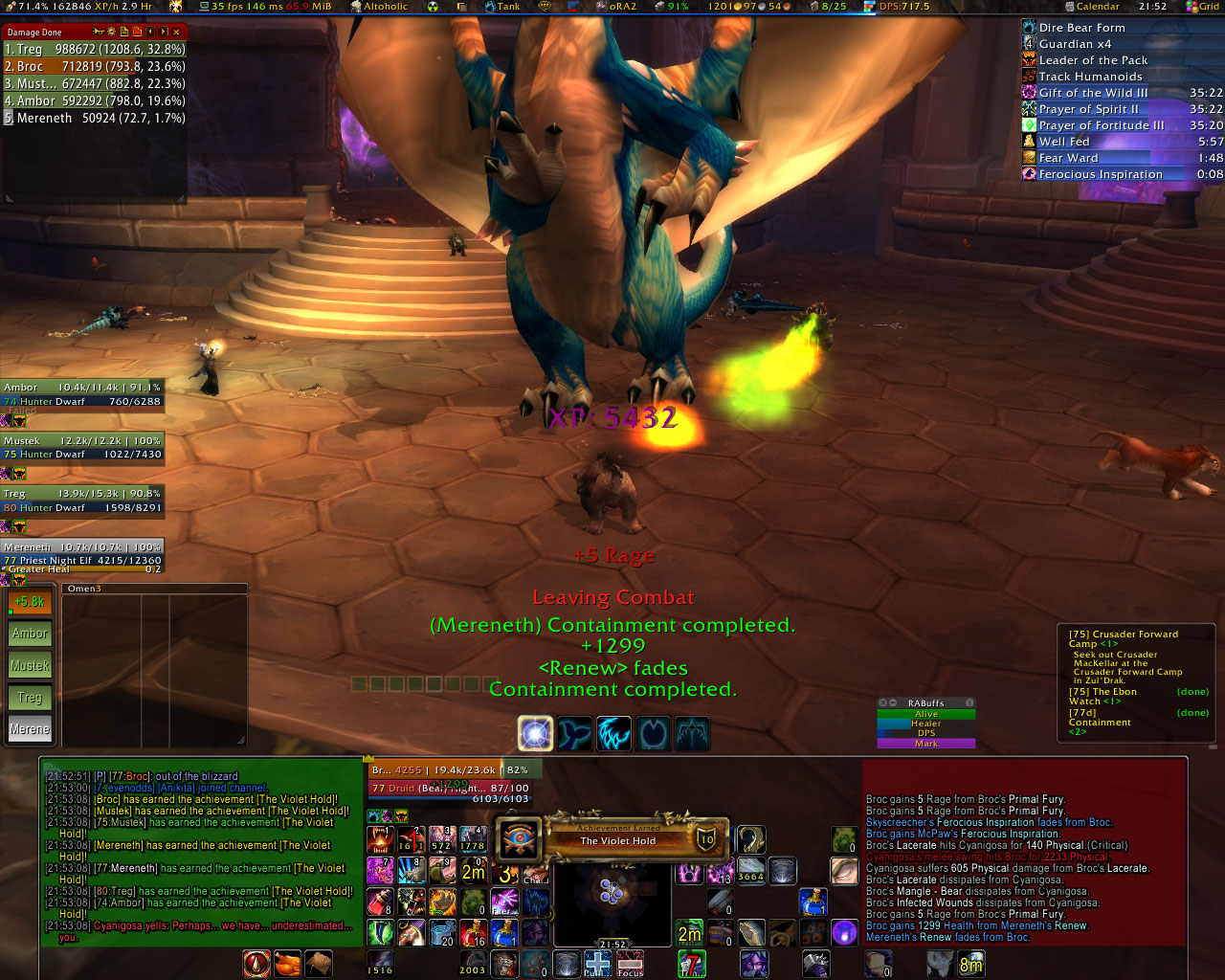Select Treg in the damage meter list
The image size is (1225, 980).
pos(94,49)
